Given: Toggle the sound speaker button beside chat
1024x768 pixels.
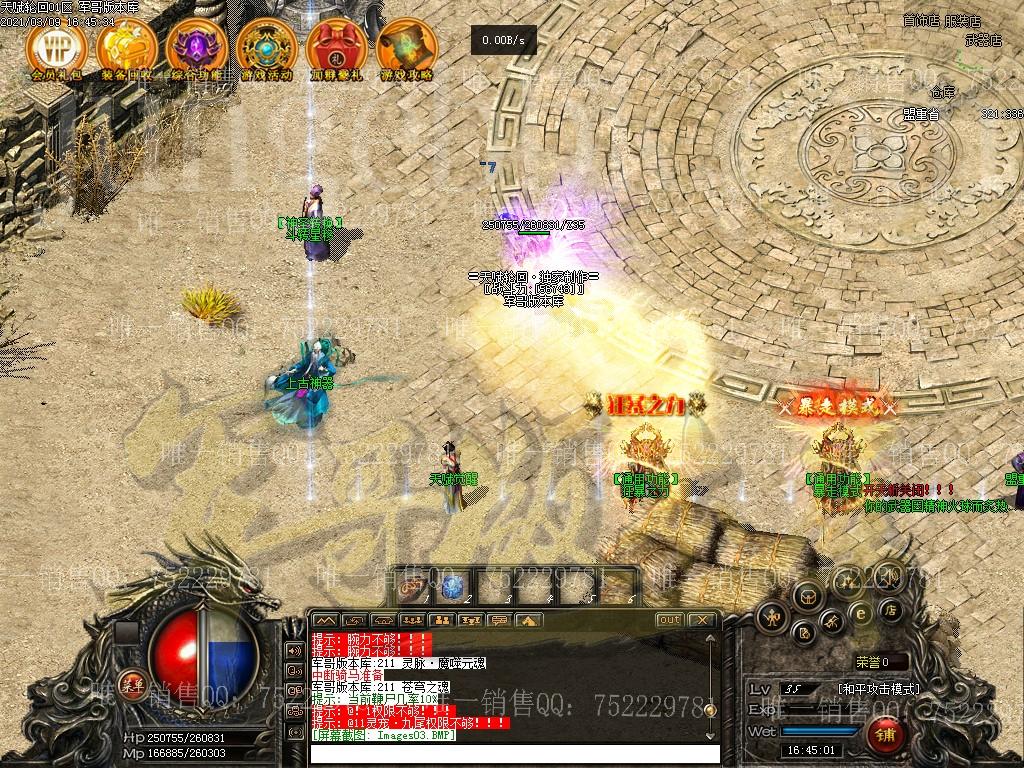Looking at the screenshot, I should point(294,650).
